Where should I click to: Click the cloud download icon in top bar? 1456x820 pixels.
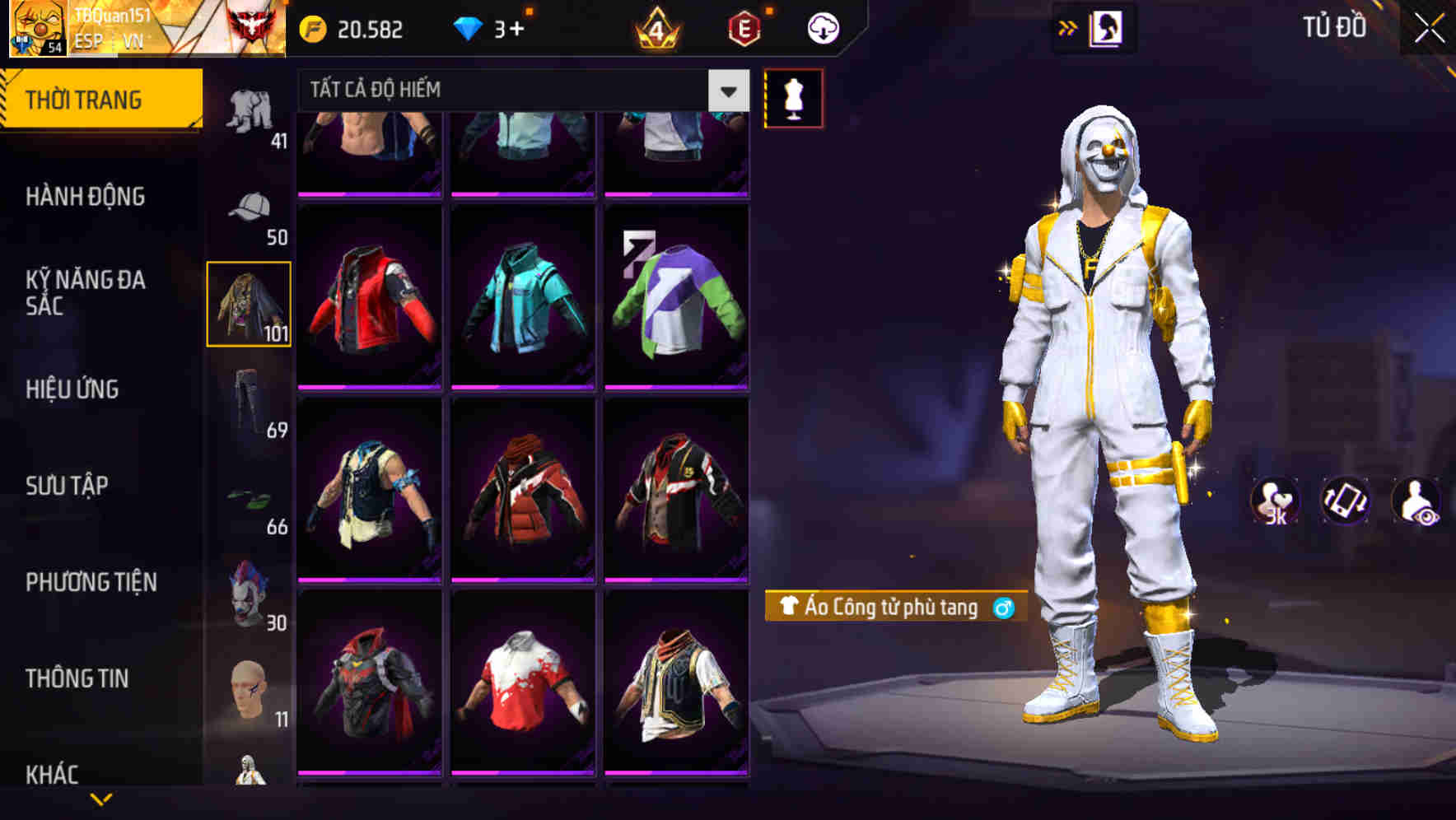point(823,27)
